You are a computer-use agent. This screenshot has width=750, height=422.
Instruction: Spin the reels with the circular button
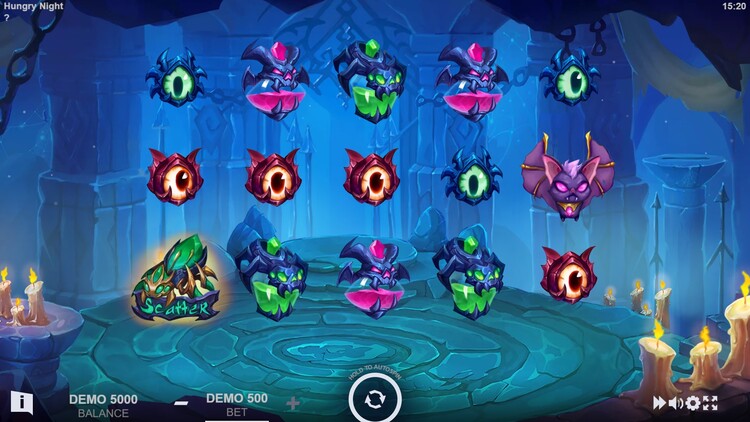pos(375,399)
